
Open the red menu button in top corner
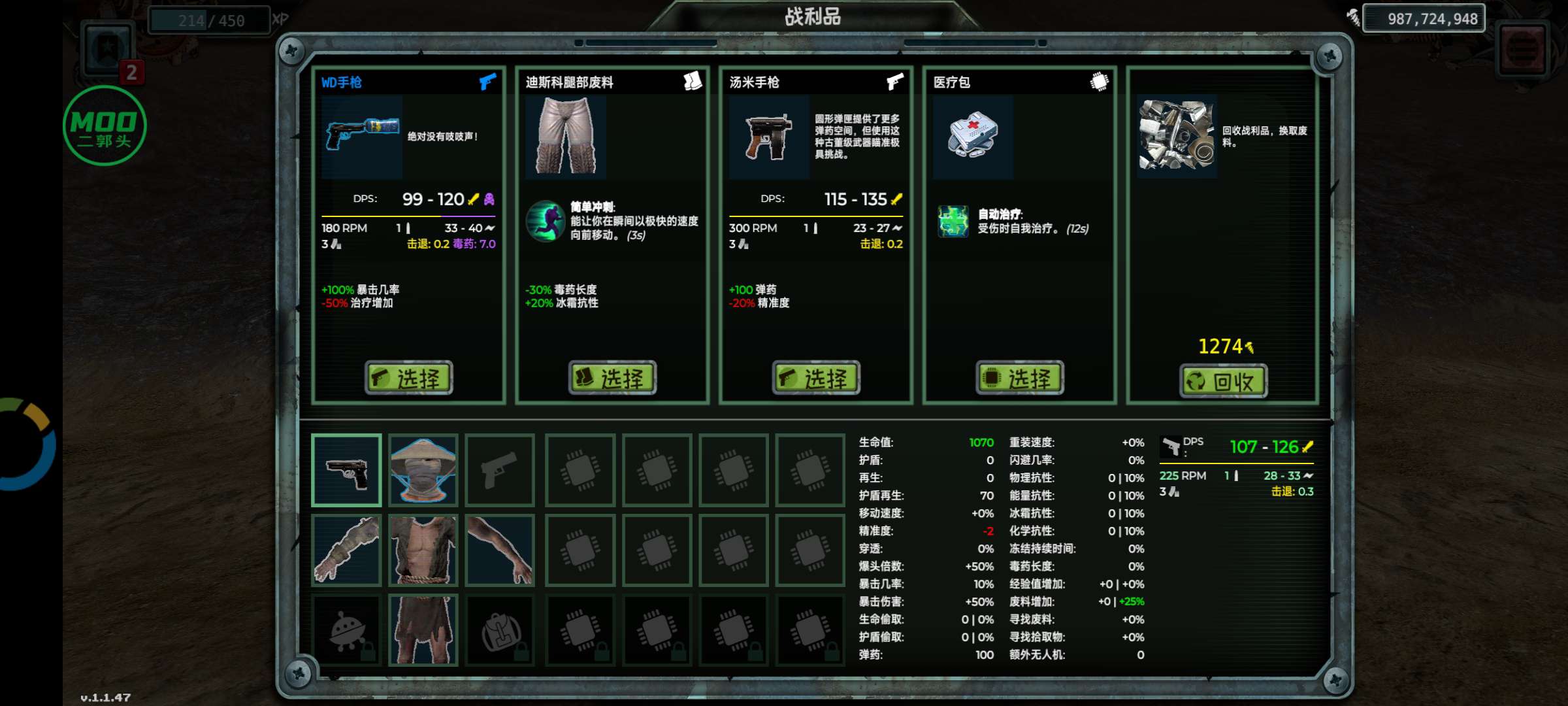click(x=1522, y=49)
